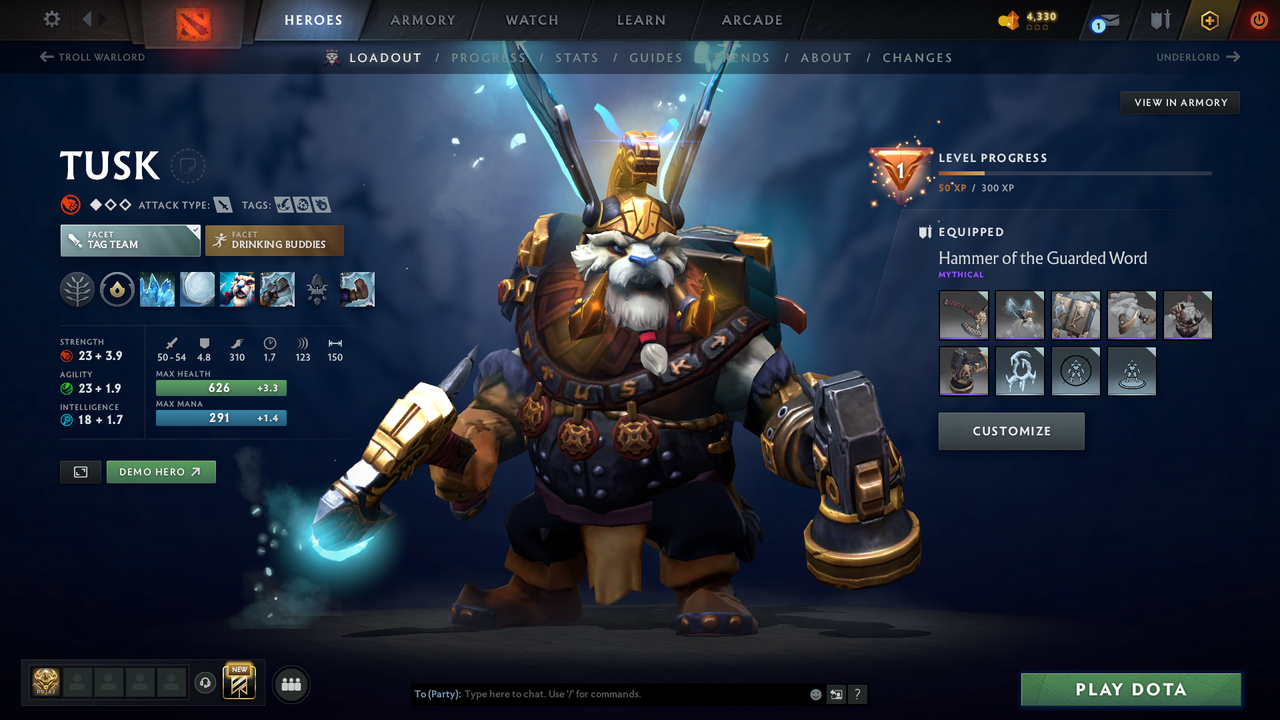The image size is (1280, 720).
Task: Click the Dota Plus hexagon icon
Action: point(1209,19)
